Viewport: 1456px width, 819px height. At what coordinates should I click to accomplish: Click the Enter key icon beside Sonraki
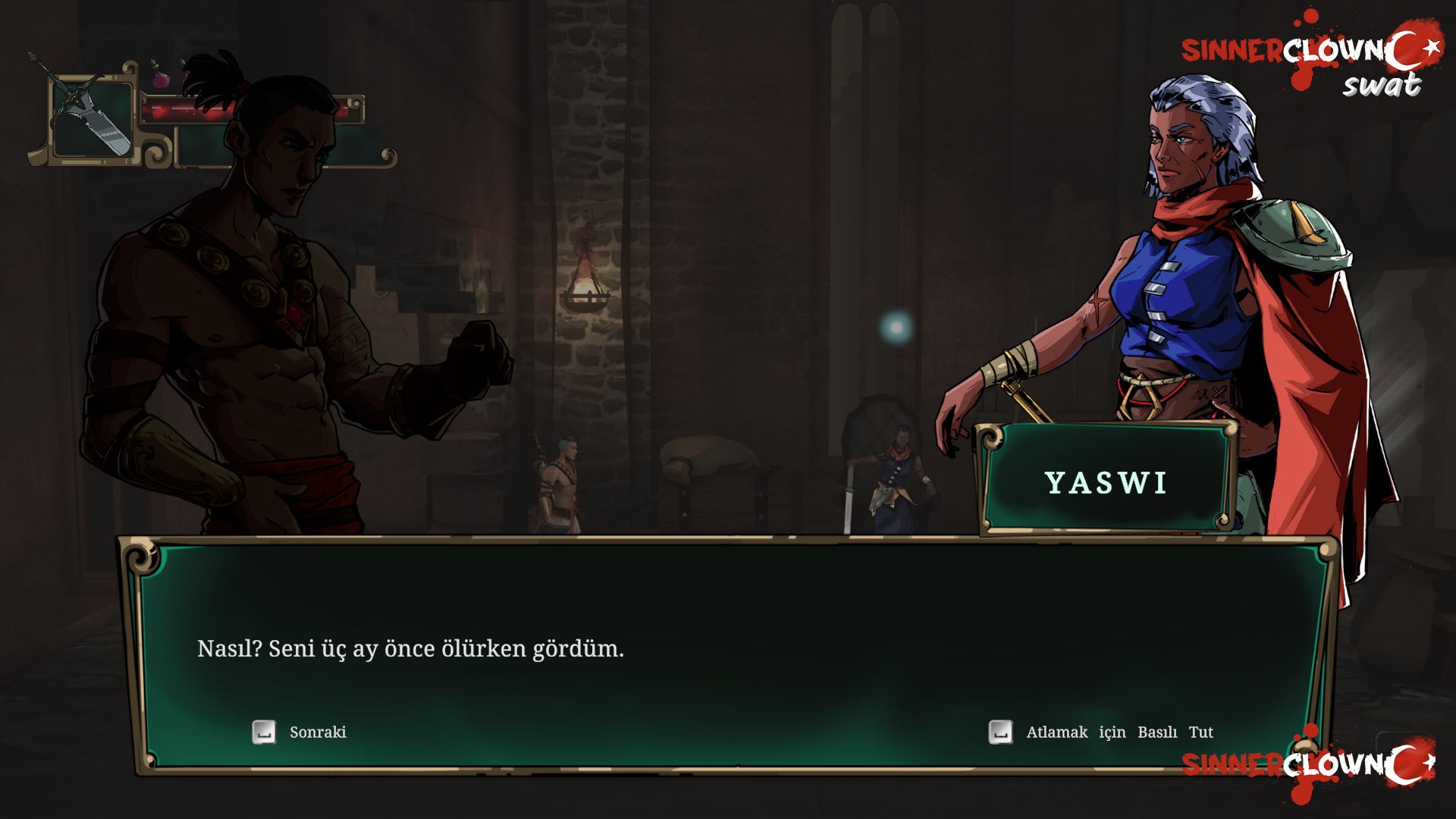263,732
